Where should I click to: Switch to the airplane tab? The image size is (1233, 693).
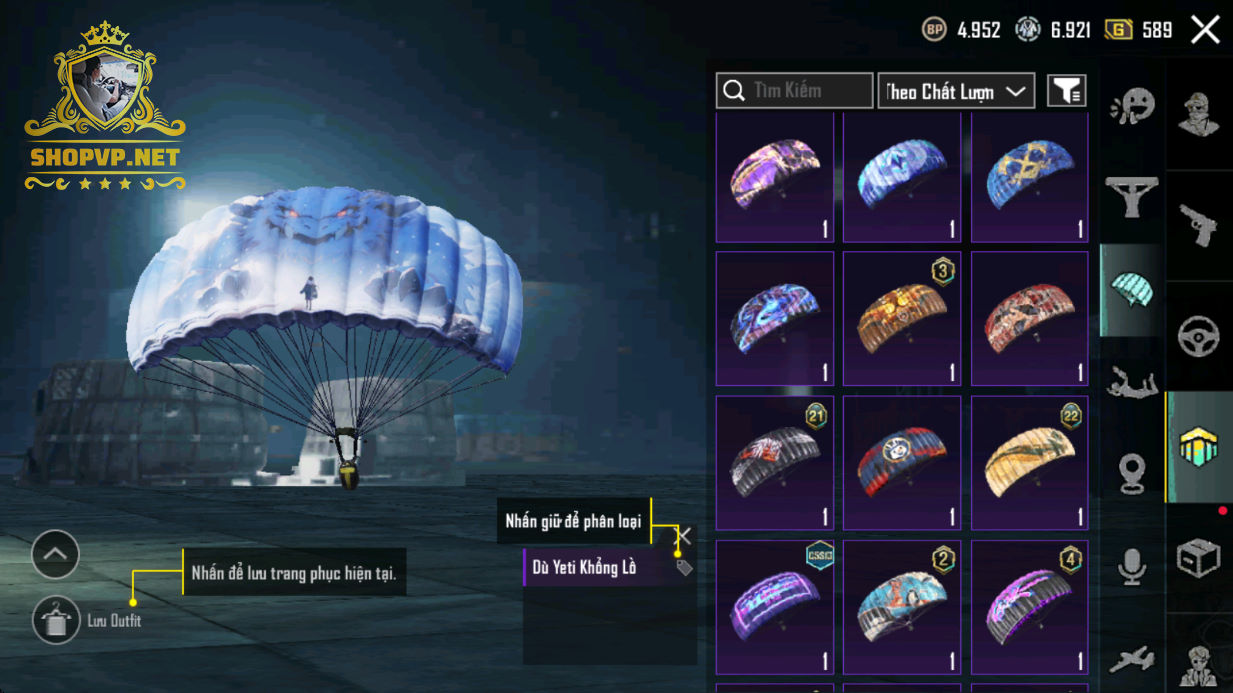pyautogui.click(x=1132, y=659)
